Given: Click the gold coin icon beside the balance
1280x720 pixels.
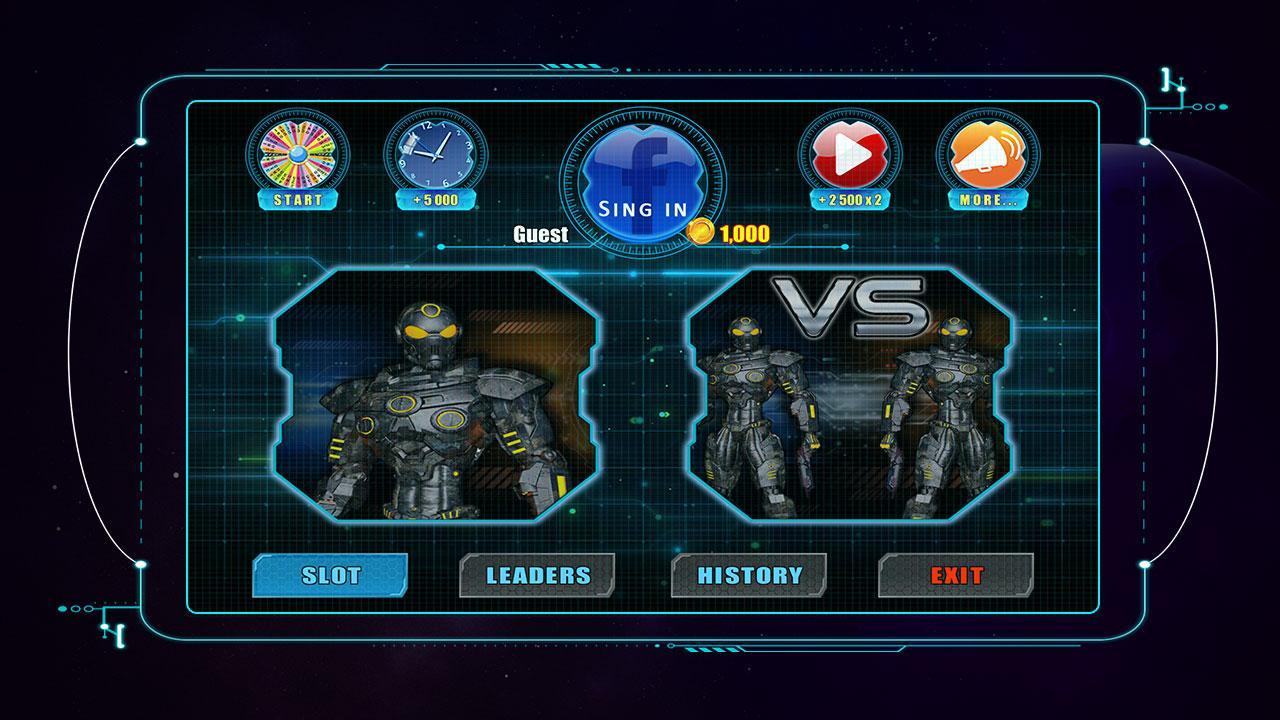Looking at the screenshot, I should (700, 234).
